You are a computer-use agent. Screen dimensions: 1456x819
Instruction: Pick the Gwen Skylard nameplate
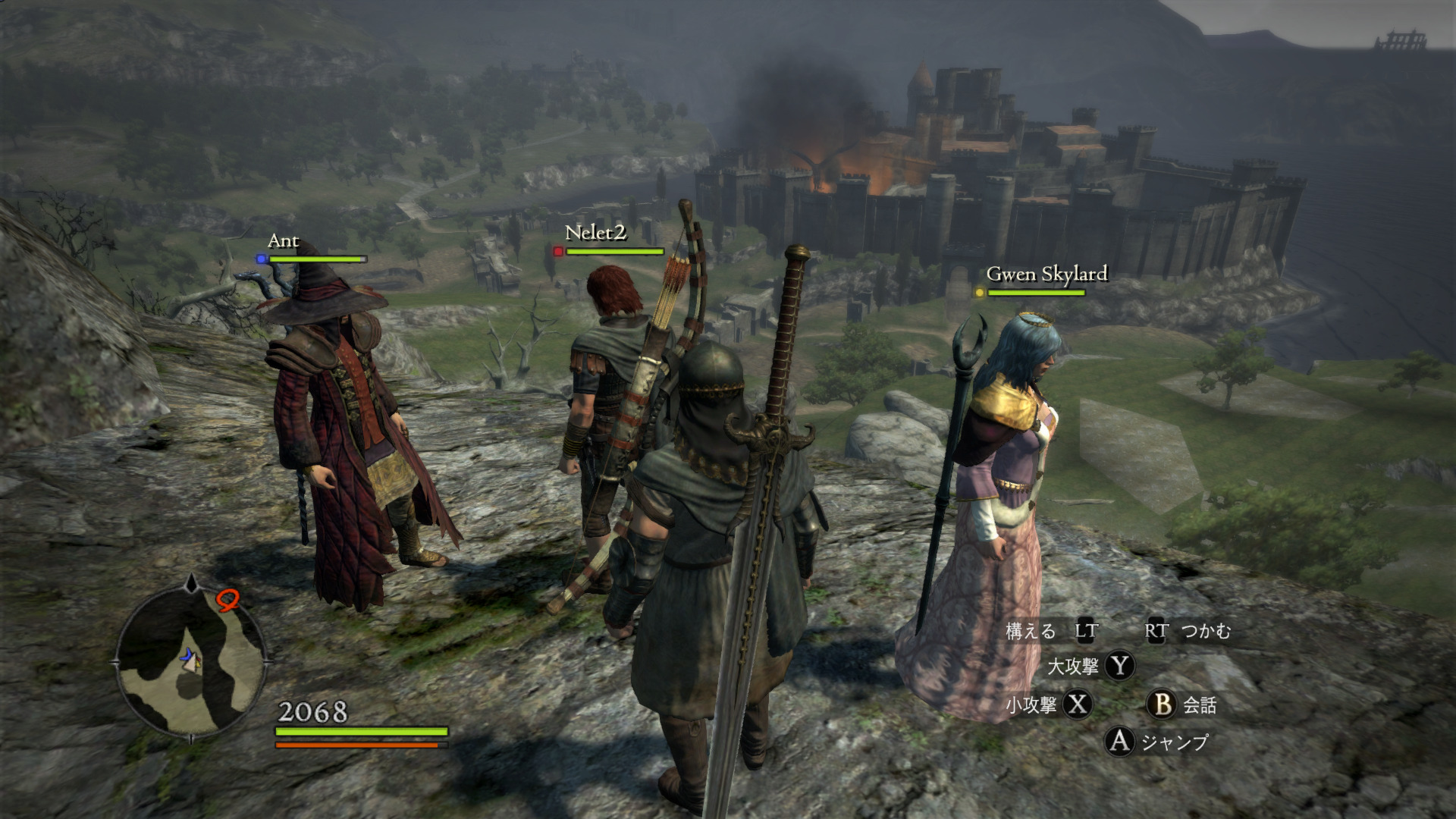[x=1046, y=274]
